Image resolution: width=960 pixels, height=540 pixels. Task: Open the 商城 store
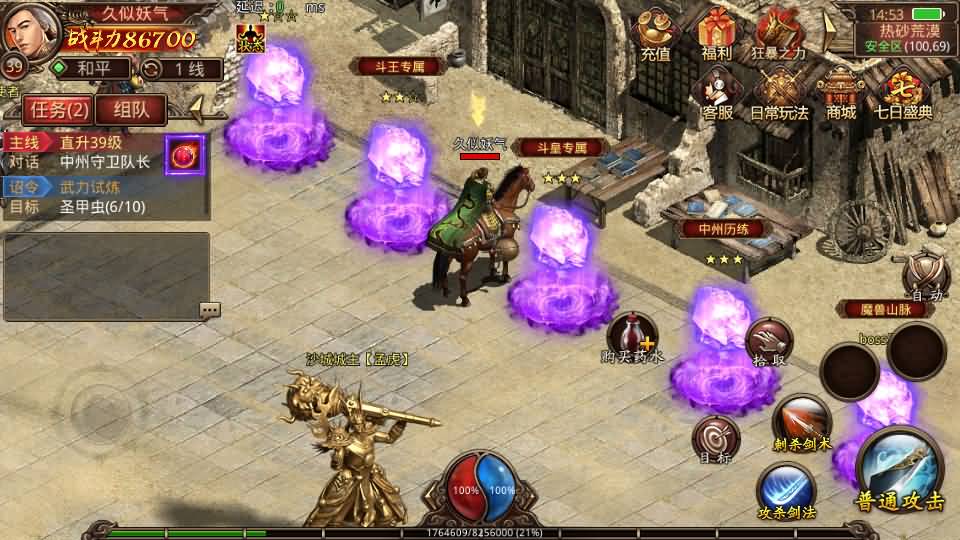[x=841, y=94]
